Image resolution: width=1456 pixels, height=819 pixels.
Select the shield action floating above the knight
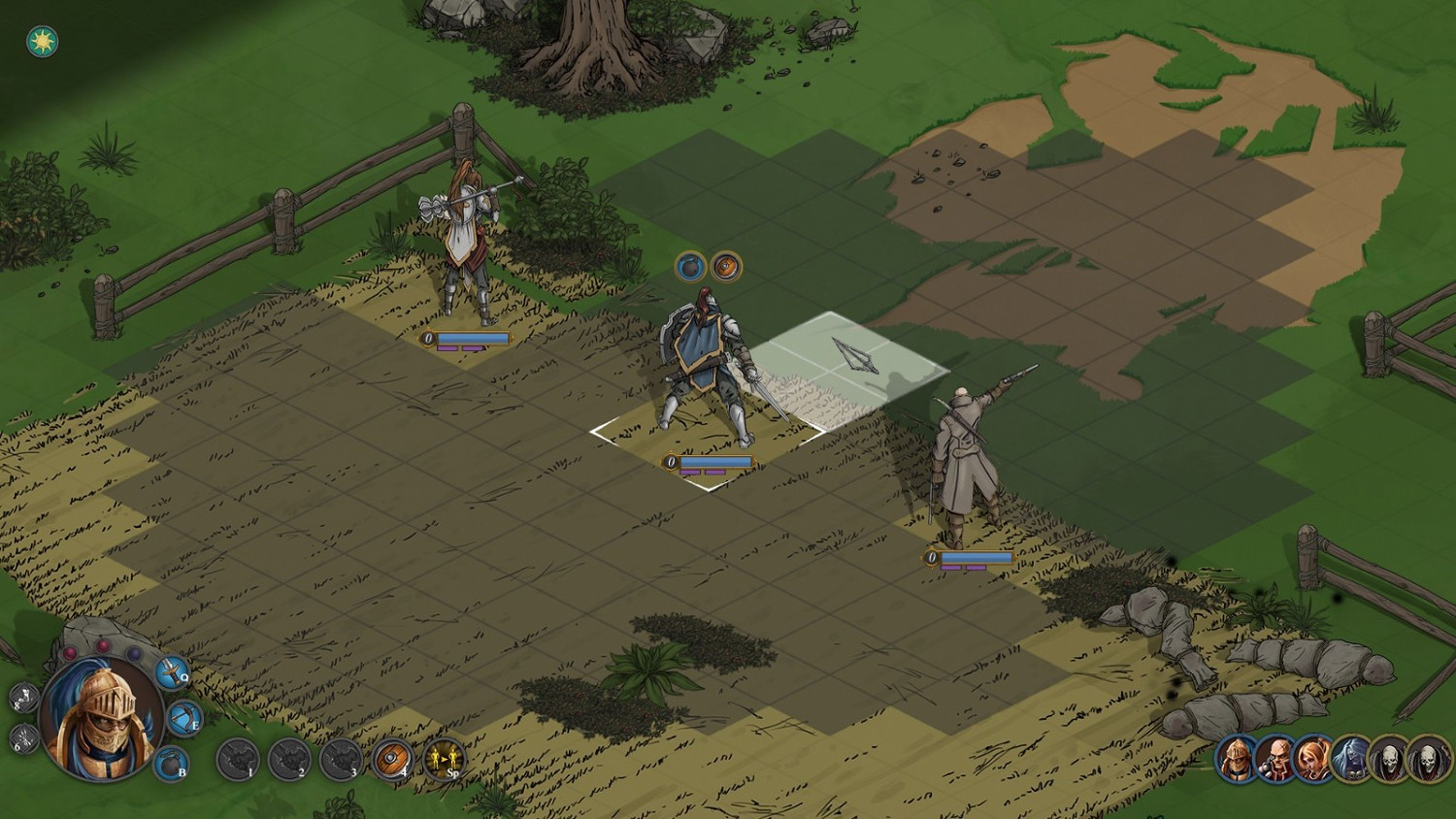726,268
